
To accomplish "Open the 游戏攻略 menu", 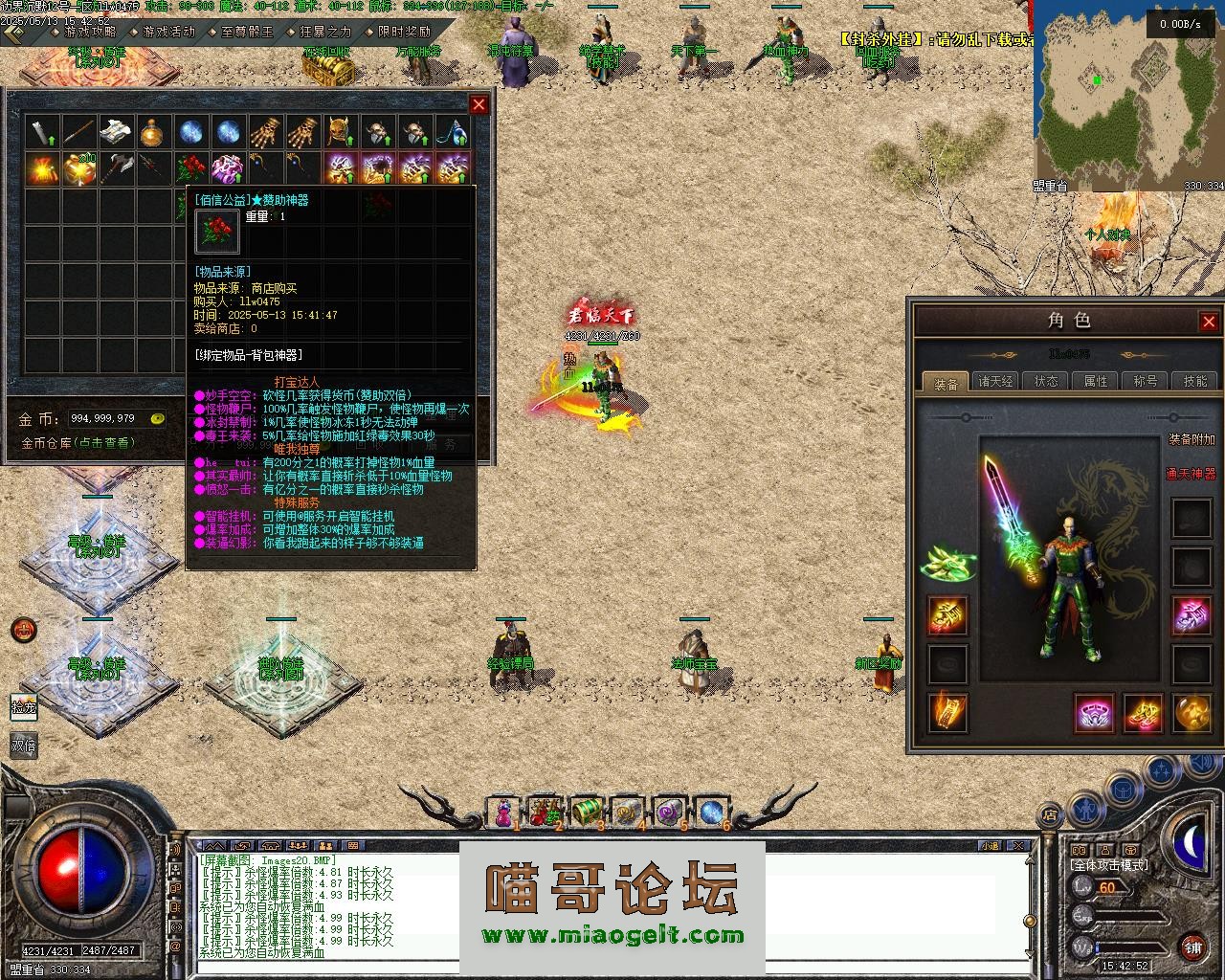I will 89,32.
